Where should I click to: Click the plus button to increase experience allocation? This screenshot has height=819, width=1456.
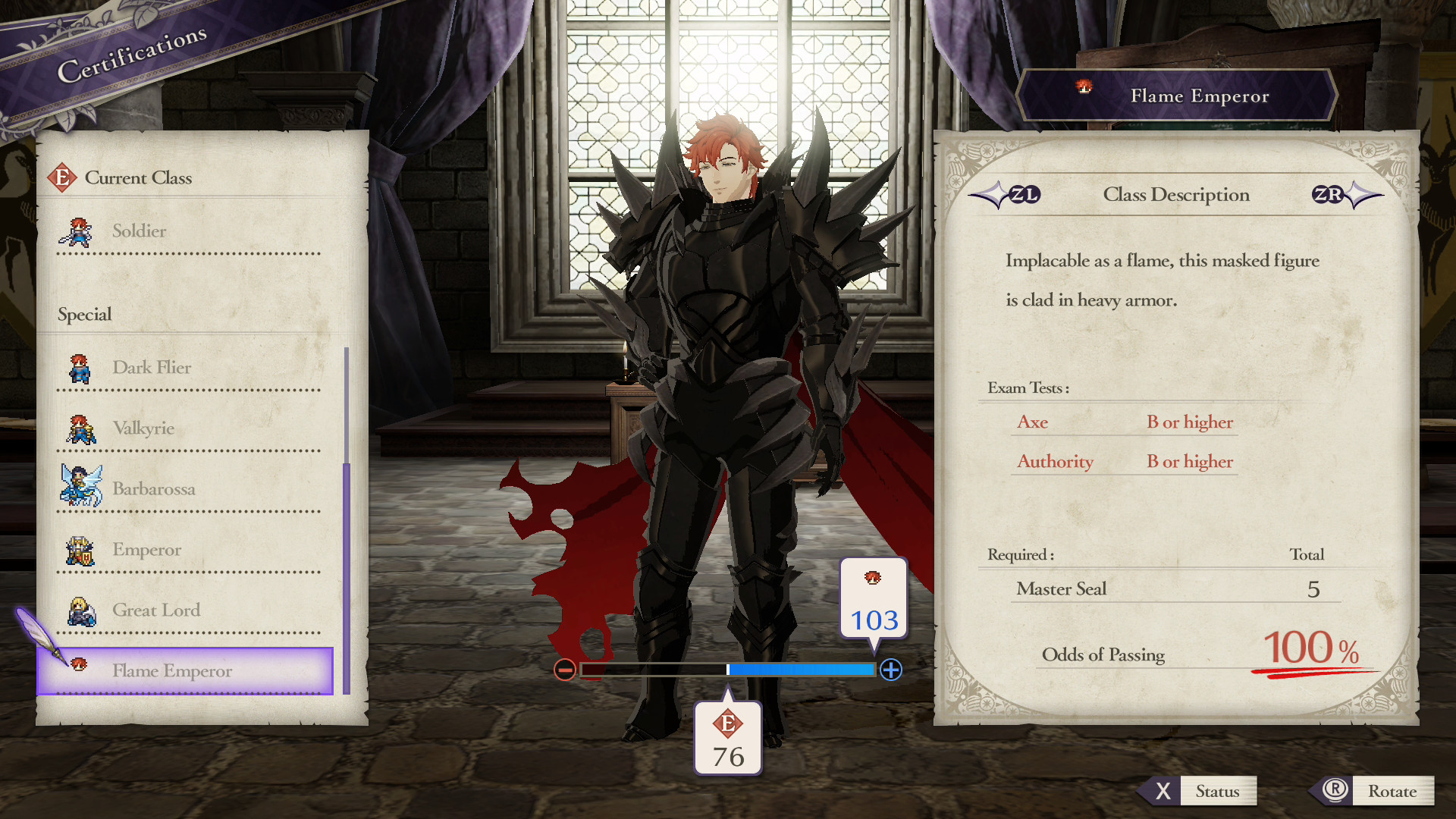(x=891, y=670)
